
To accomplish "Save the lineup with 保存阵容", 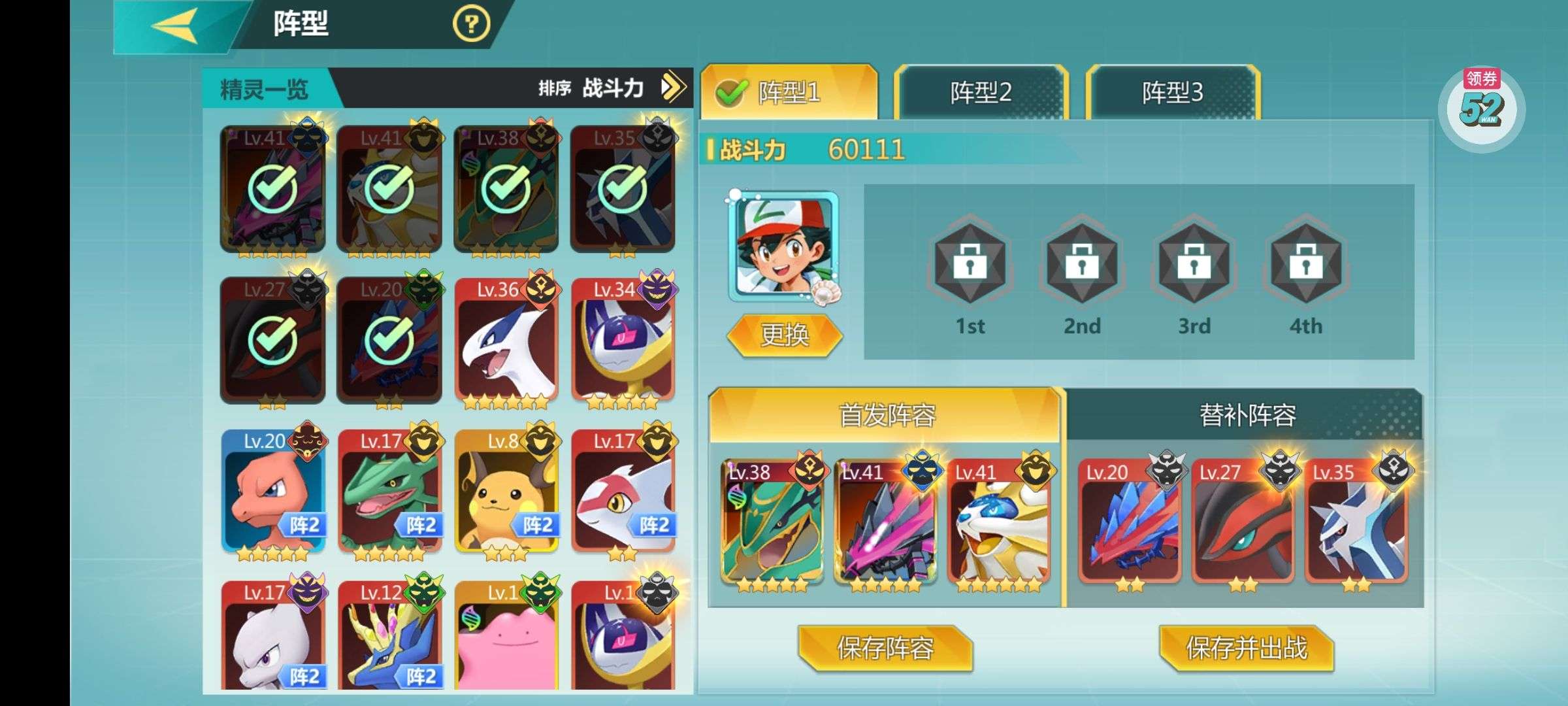I will [x=885, y=648].
